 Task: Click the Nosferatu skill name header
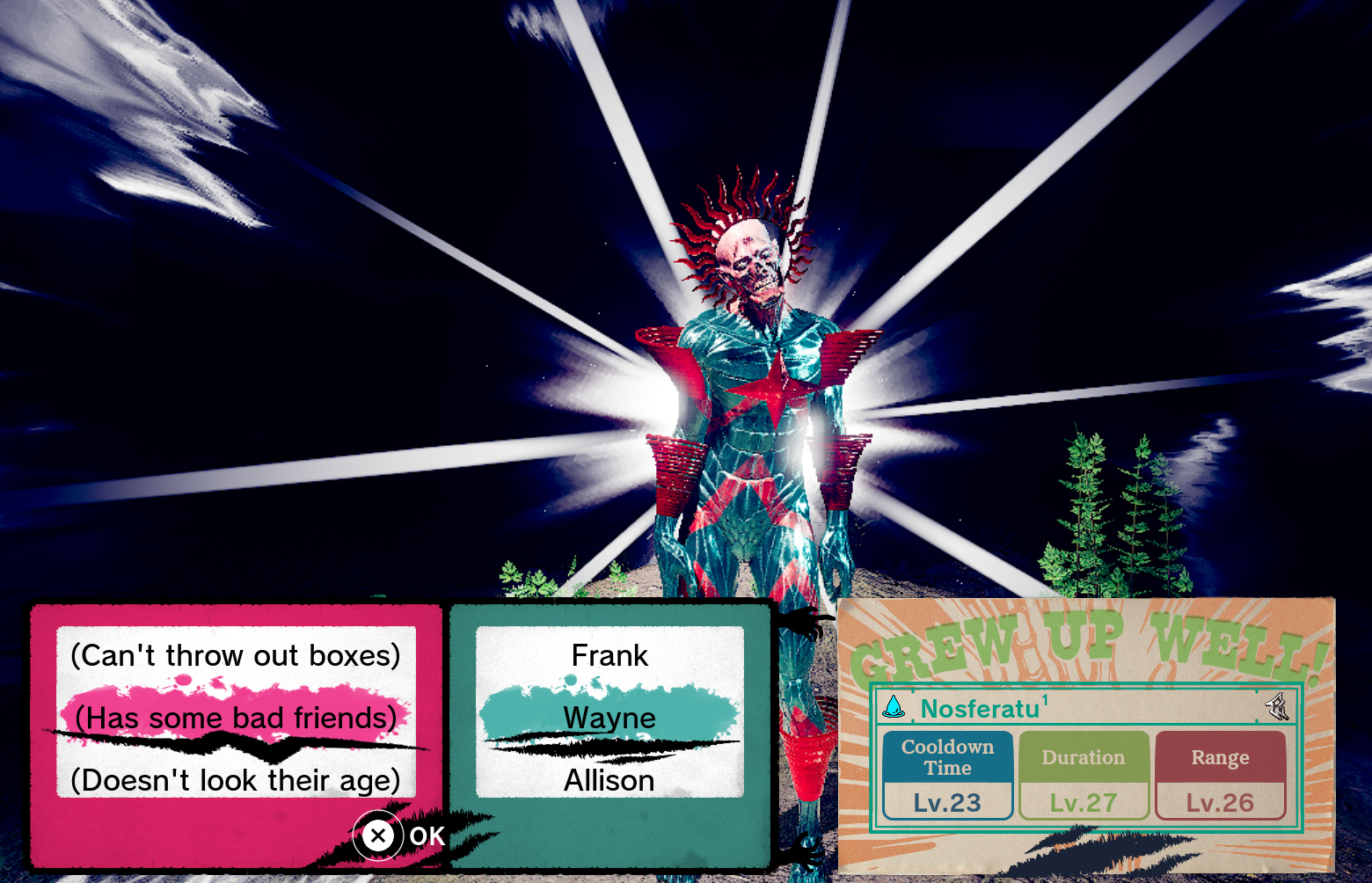[x=980, y=709]
